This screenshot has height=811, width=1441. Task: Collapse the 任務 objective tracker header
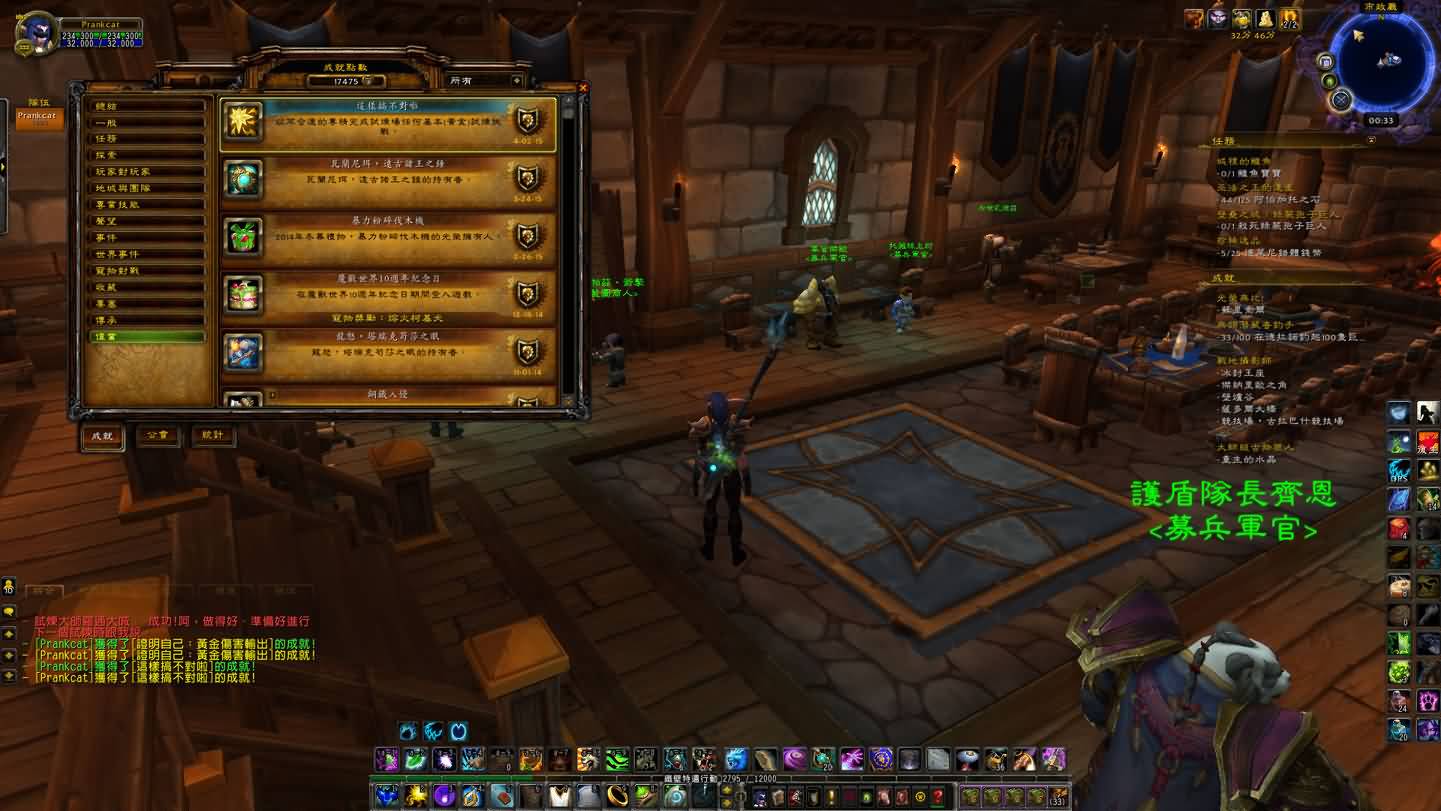coord(1371,141)
